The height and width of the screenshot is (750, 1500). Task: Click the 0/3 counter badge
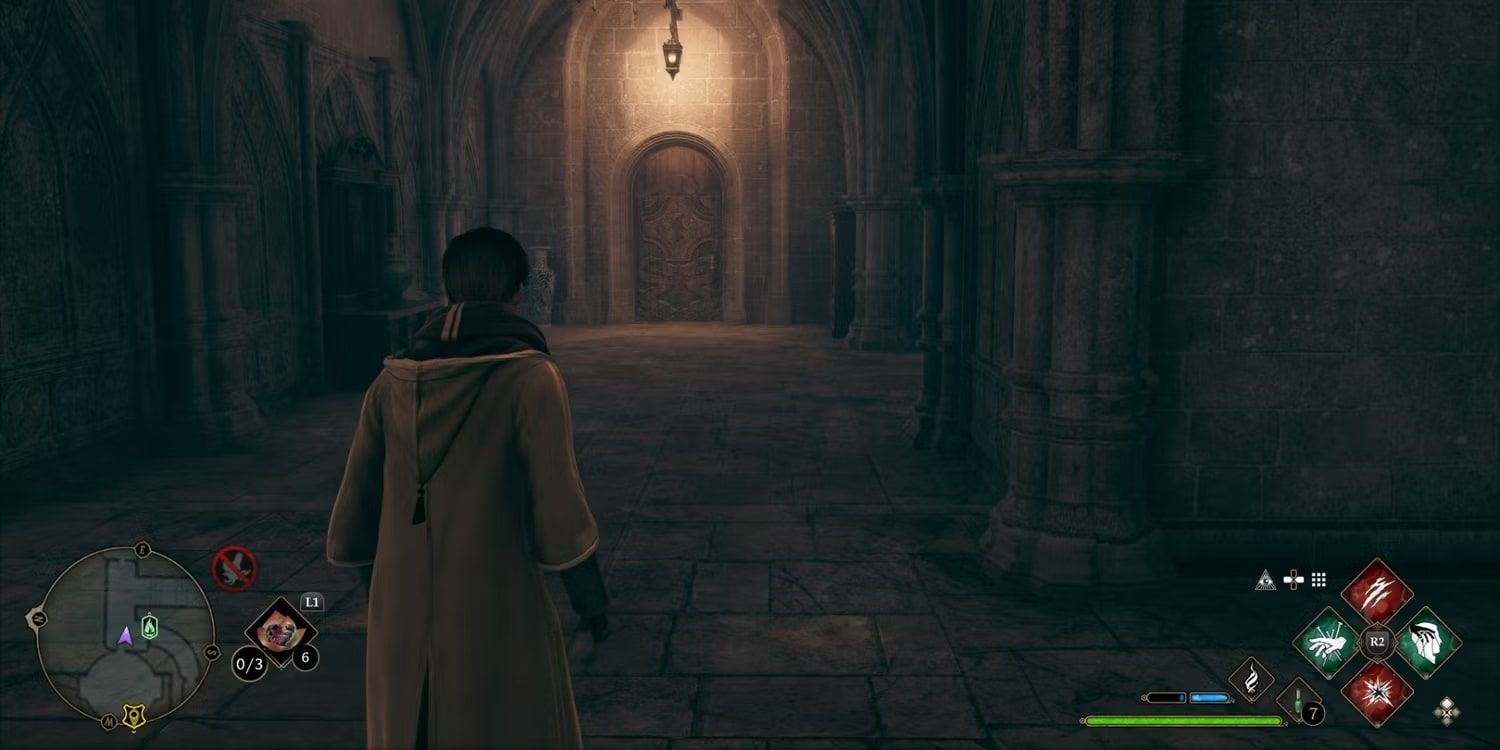point(249,663)
